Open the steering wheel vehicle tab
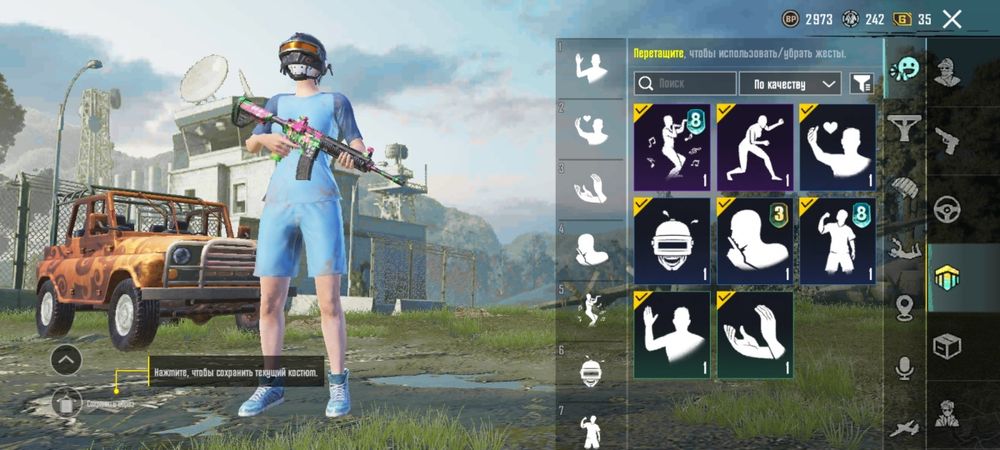1000x450 pixels. point(946,209)
